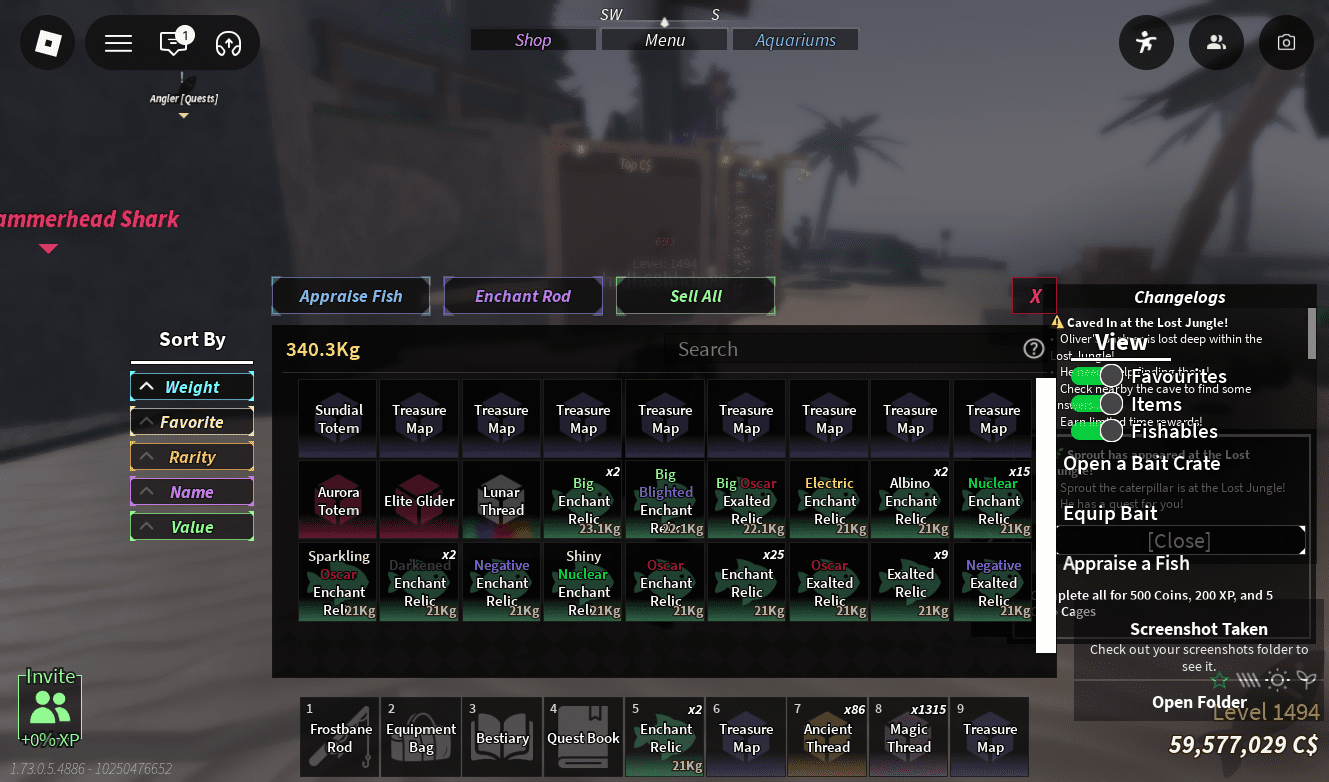Open the Aquariums tab
Image resolution: width=1329 pixels, height=782 pixels.
(x=795, y=39)
